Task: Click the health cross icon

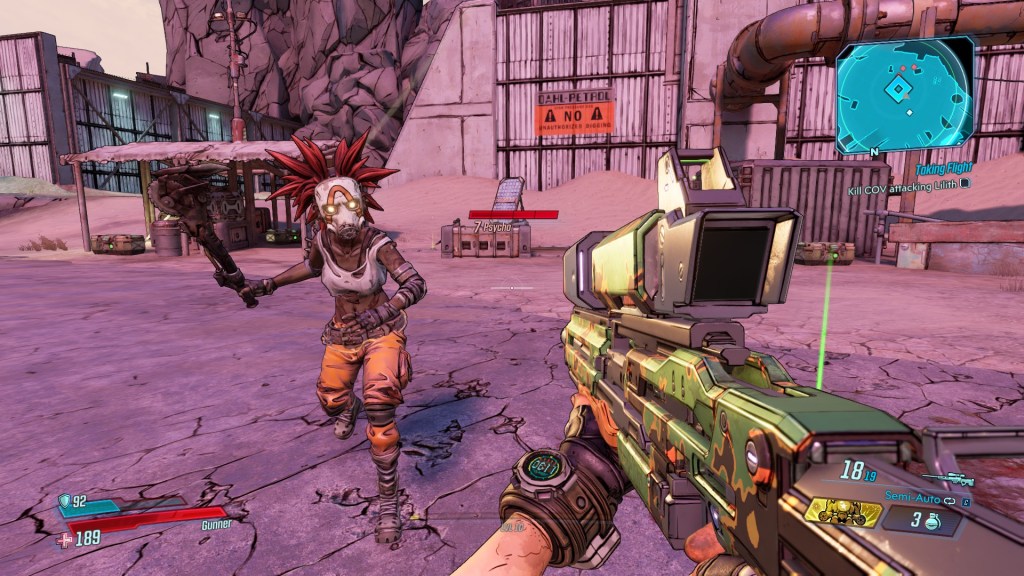Action: click(64, 540)
